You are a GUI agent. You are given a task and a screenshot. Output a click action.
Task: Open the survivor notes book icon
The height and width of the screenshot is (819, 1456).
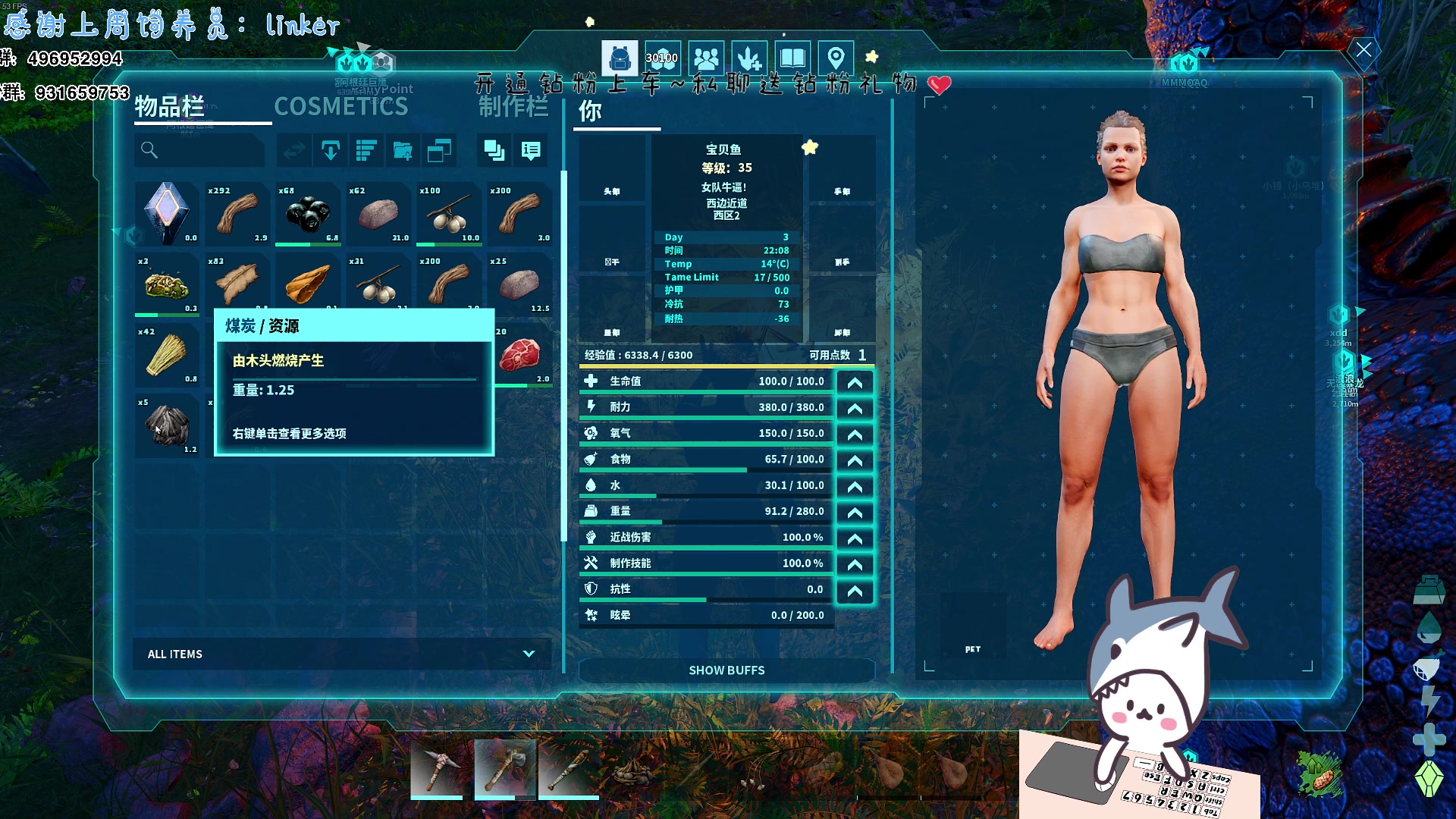click(792, 58)
